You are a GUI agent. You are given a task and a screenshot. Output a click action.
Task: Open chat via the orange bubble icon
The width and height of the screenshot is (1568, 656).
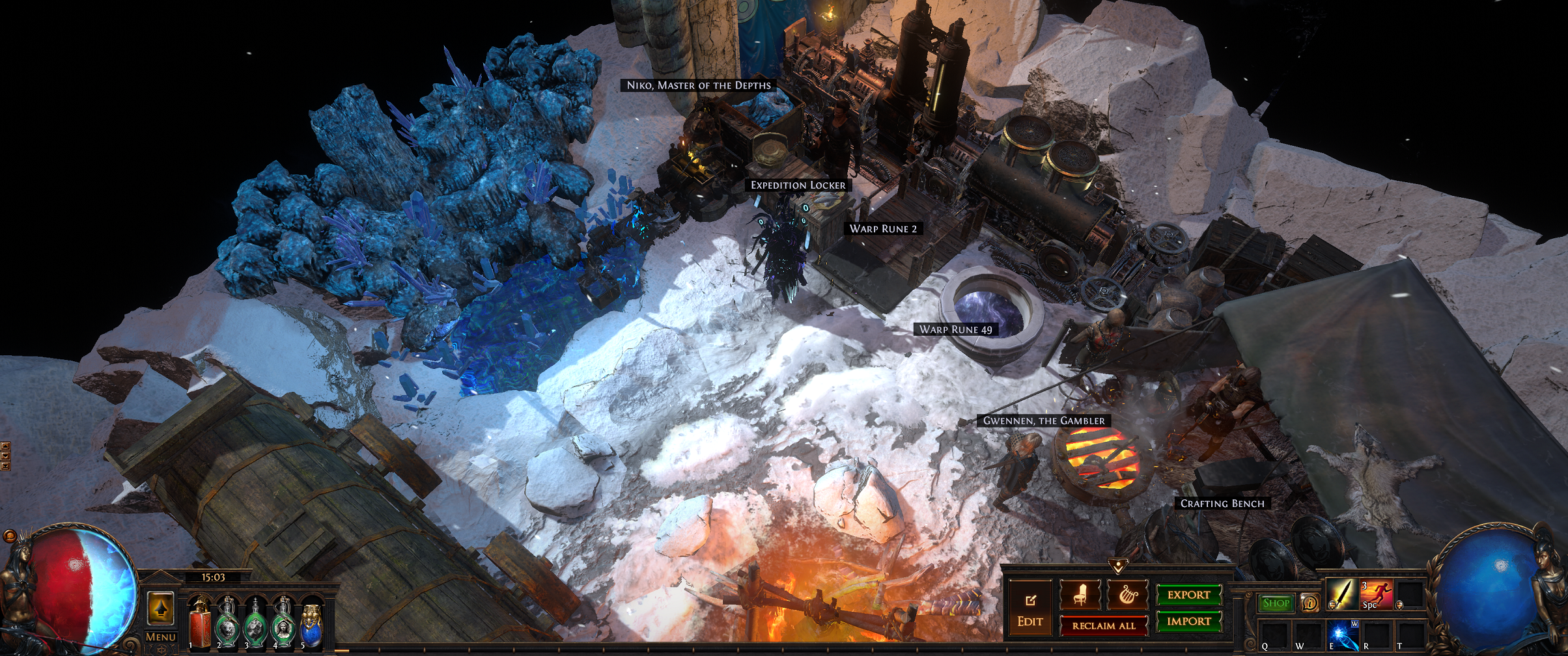(x=9, y=536)
